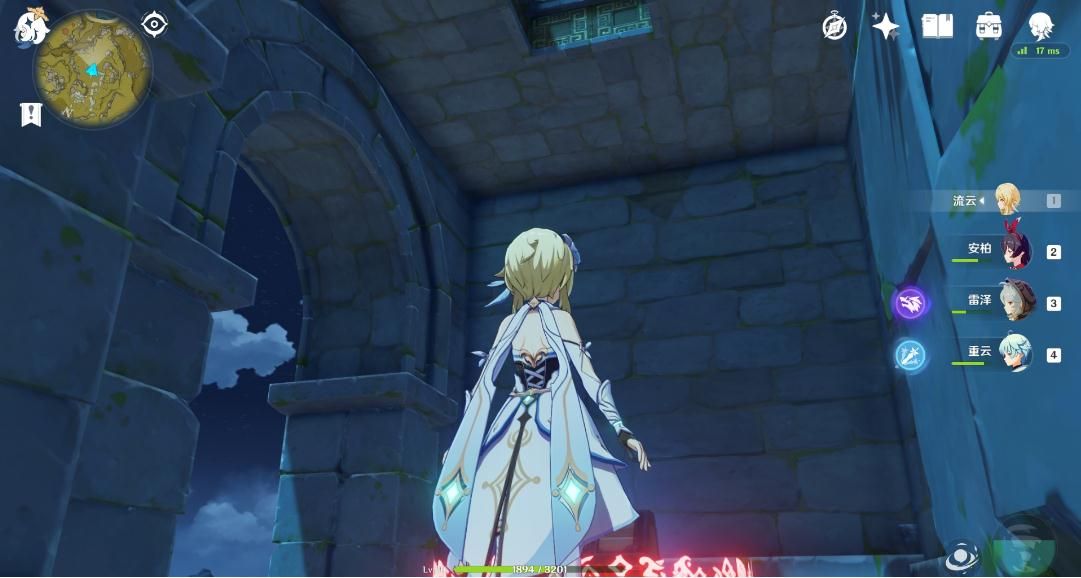Open the quest exclamation mark icon
This screenshot has width=1081, height=578.
click(x=31, y=114)
